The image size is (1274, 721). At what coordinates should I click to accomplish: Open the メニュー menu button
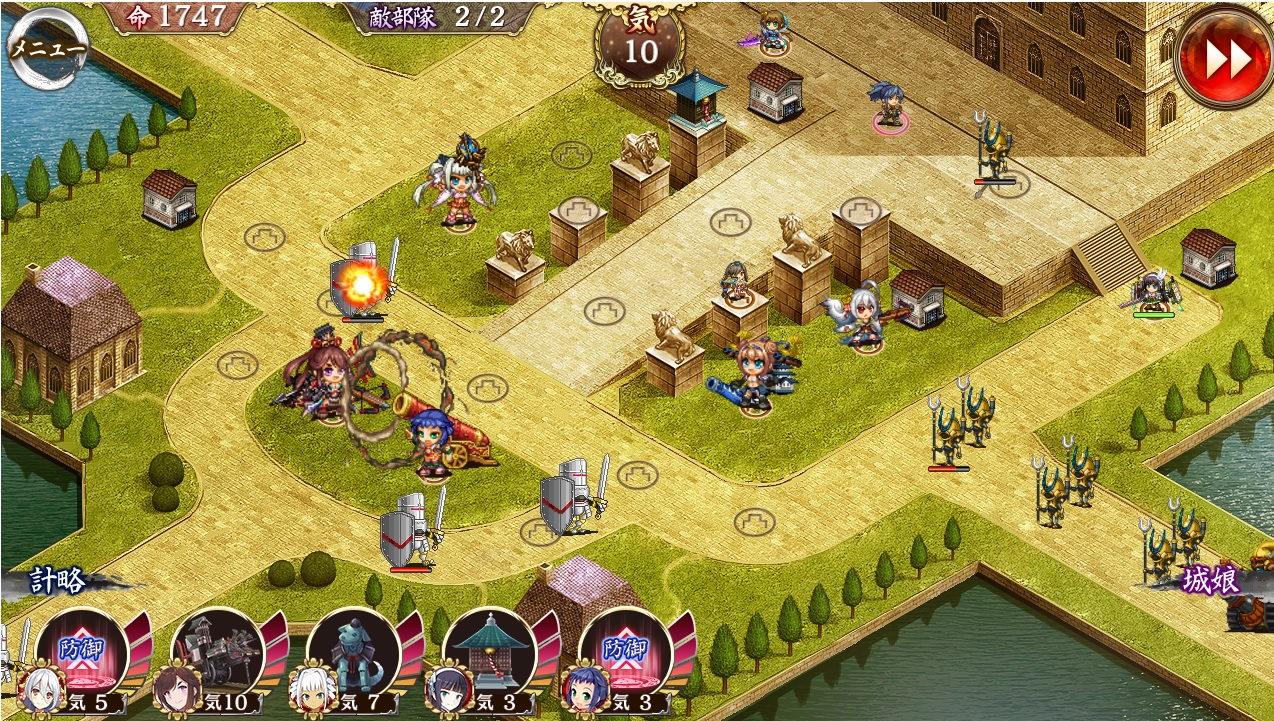[x=47, y=47]
